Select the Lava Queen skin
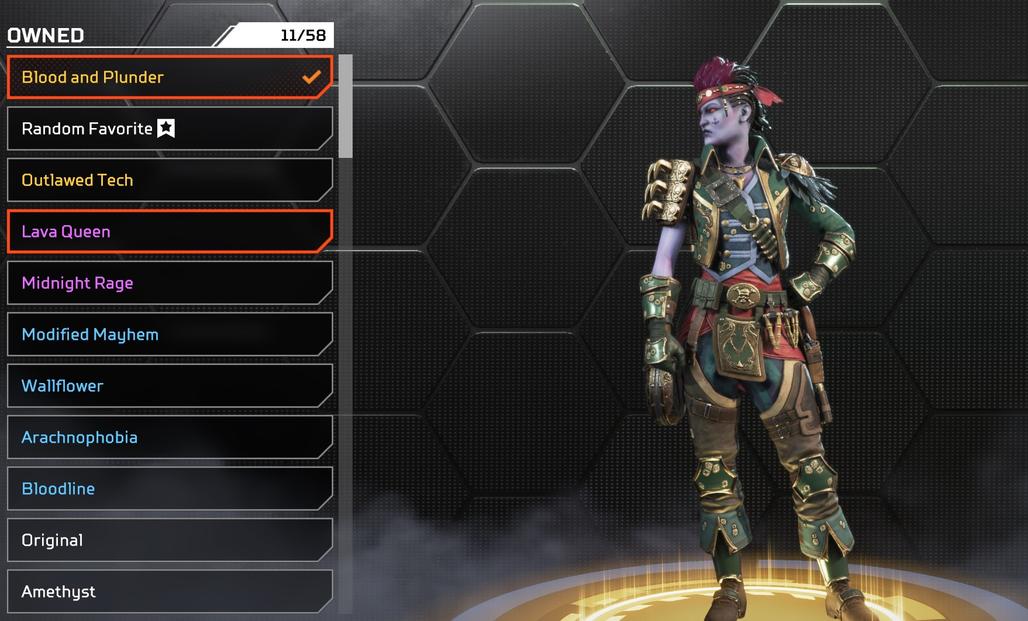The width and height of the screenshot is (1028, 621). [x=169, y=232]
